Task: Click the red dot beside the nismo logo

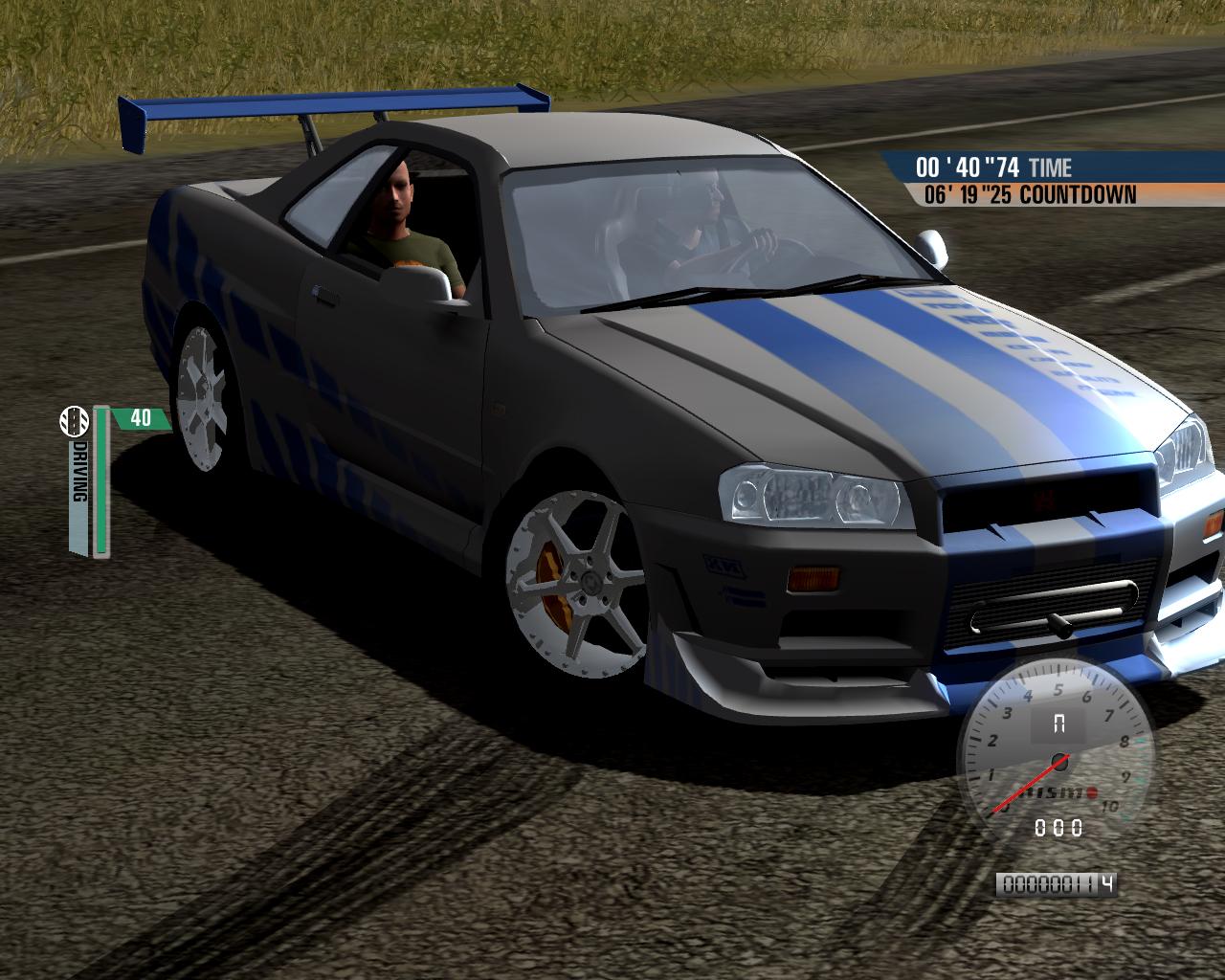Action: point(1092,791)
